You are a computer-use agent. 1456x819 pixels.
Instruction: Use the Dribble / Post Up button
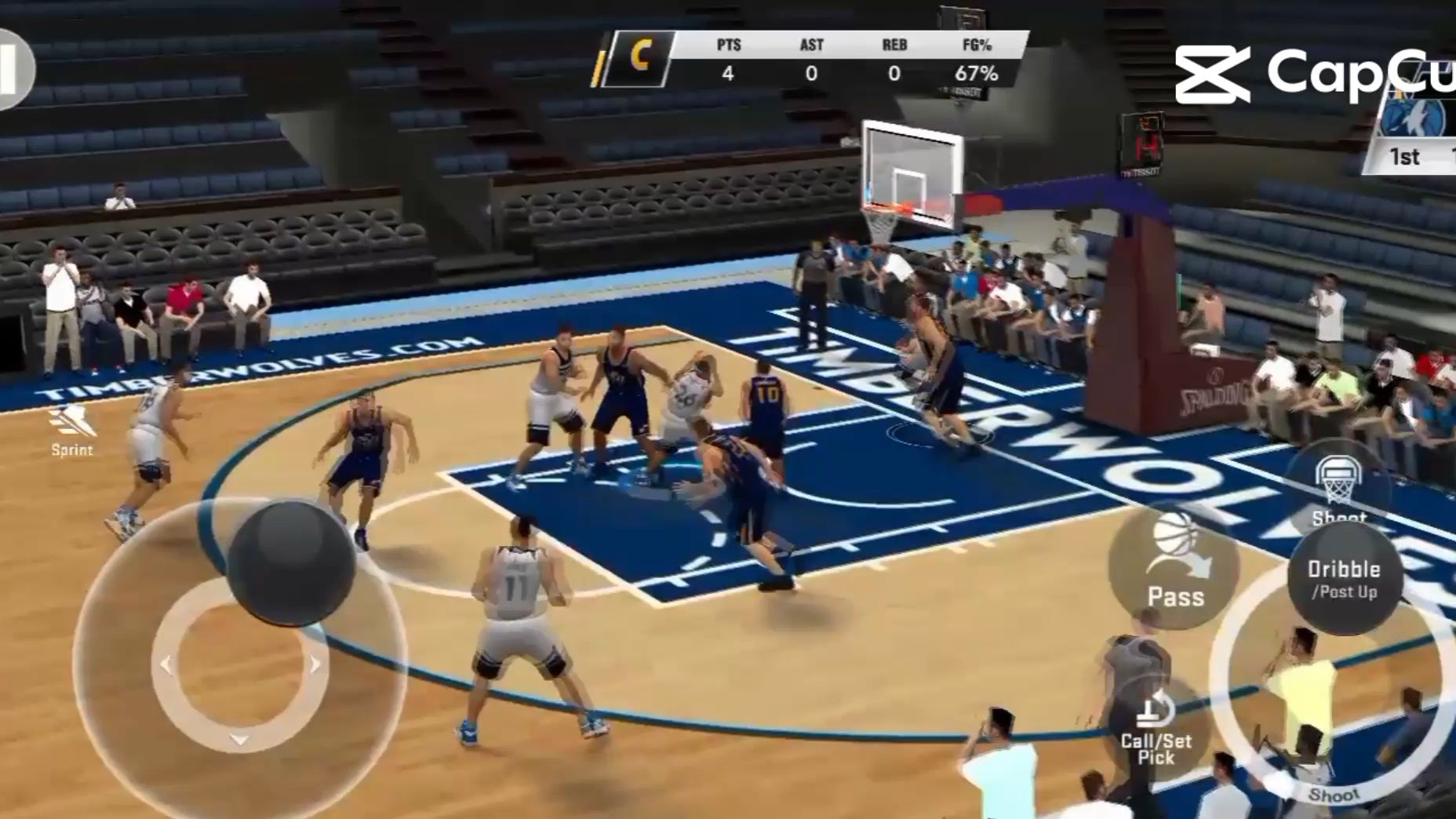(x=1343, y=579)
